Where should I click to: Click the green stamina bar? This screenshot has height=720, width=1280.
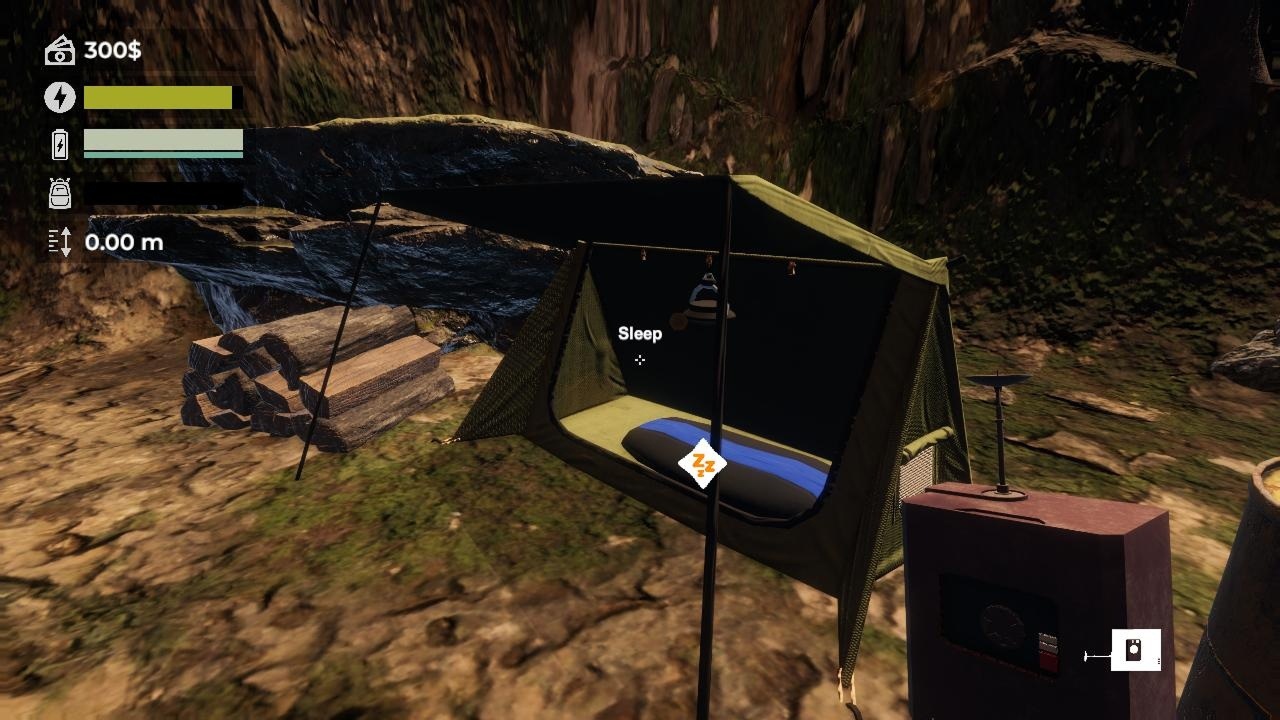pyautogui.click(x=155, y=97)
